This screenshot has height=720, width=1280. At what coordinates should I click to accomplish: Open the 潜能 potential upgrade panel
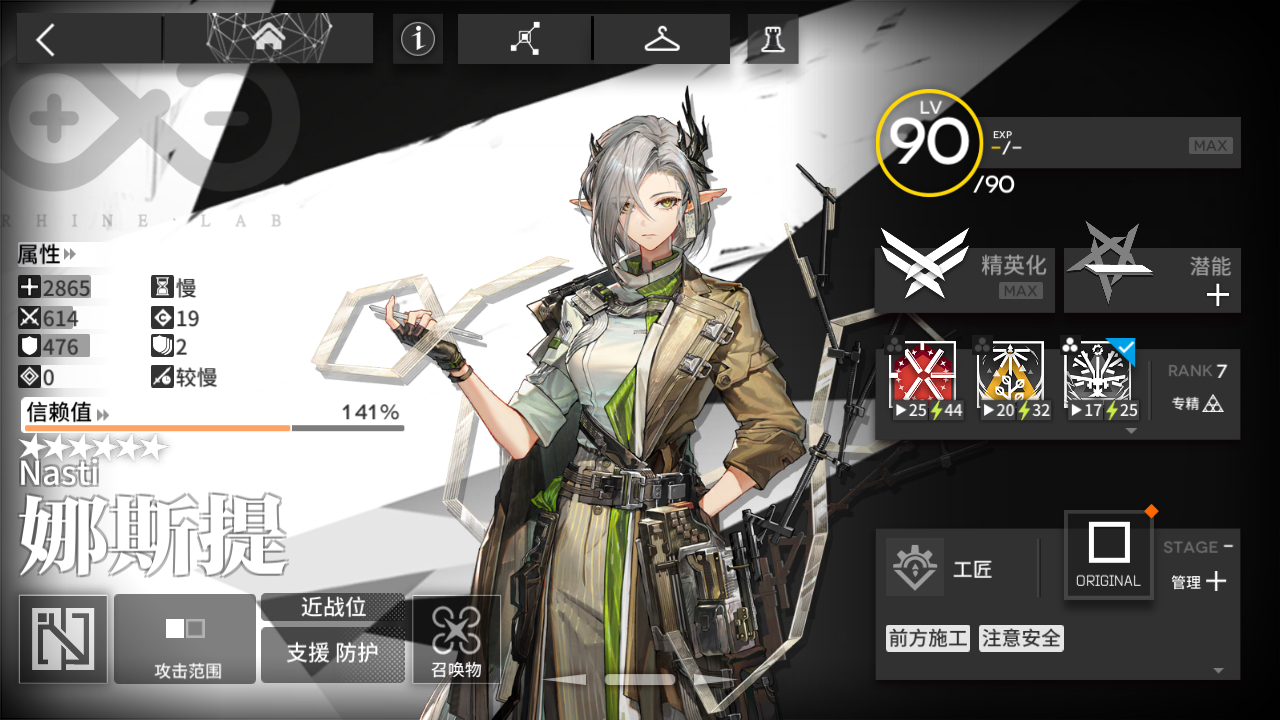tap(1152, 278)
